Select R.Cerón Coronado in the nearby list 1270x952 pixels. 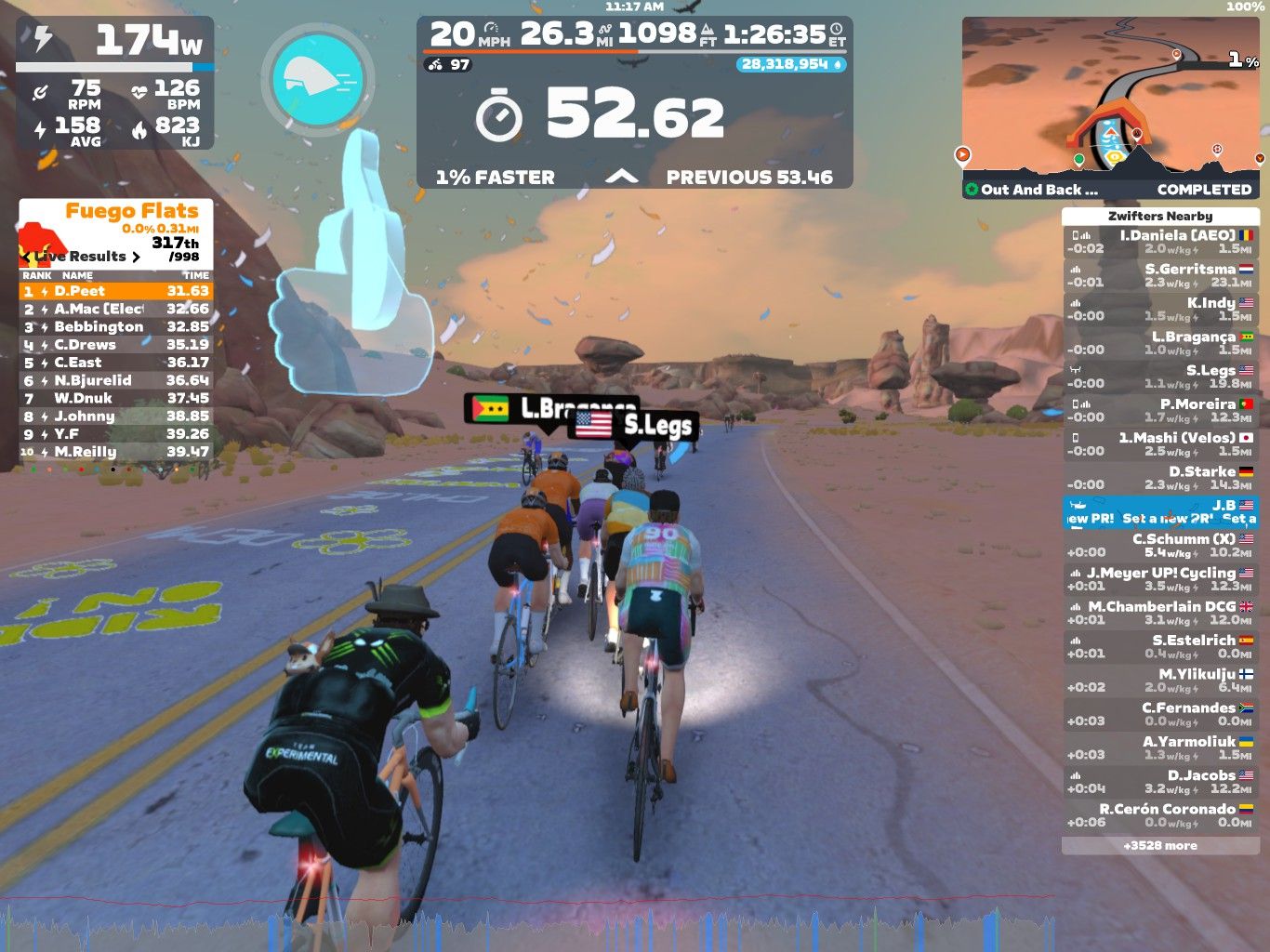[1160, 815]
